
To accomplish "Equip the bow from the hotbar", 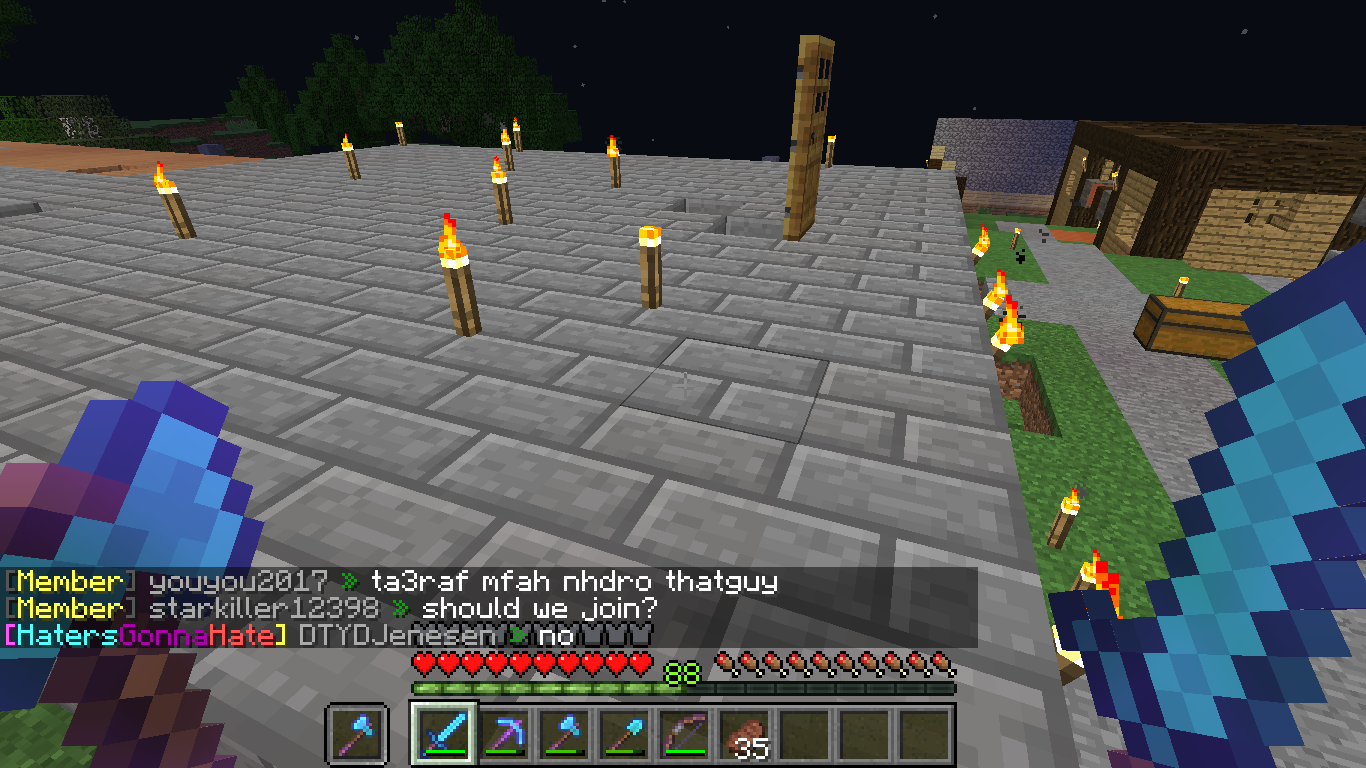I will point(682,735).
